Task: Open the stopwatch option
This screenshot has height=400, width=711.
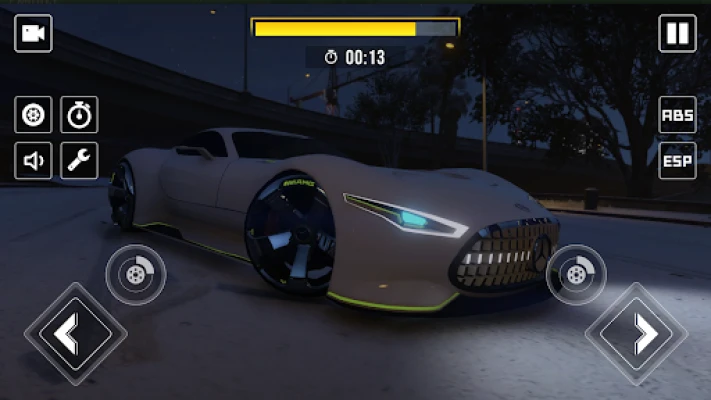Action: click(x=79, y=115)
